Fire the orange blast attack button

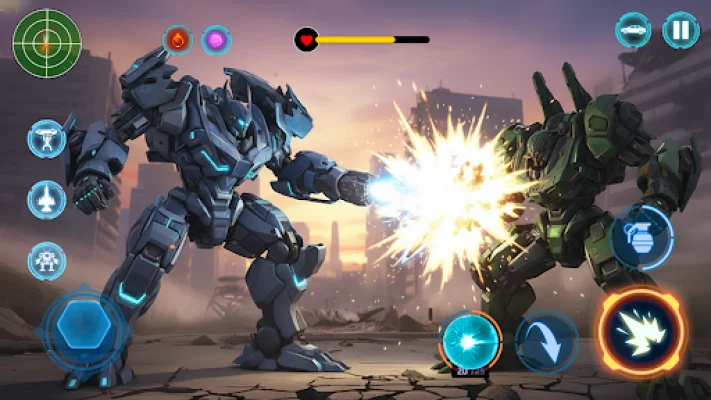click(x=641, y=331)
